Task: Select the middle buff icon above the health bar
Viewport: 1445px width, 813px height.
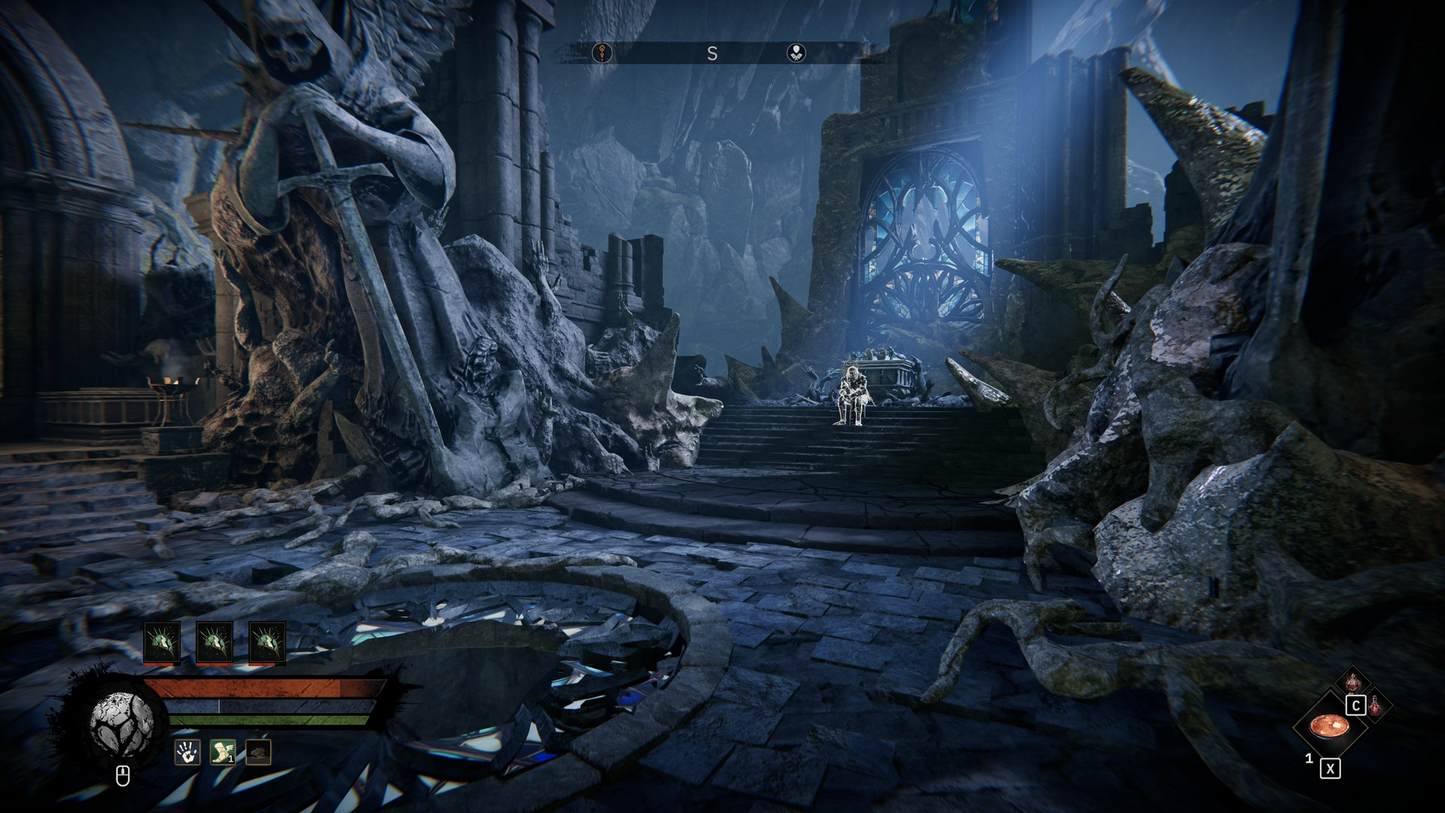Action: click(x=214, y=641)
